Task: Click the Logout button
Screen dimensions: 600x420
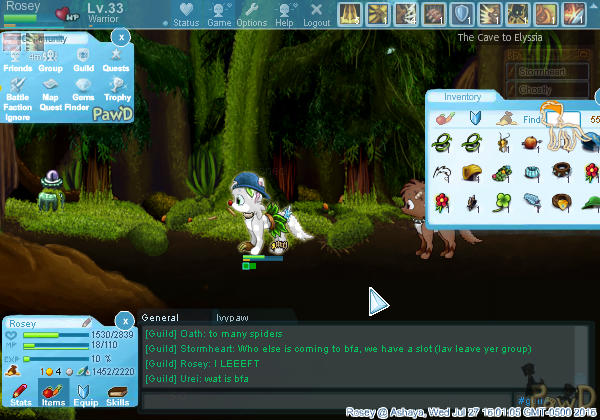Action: 316,15
